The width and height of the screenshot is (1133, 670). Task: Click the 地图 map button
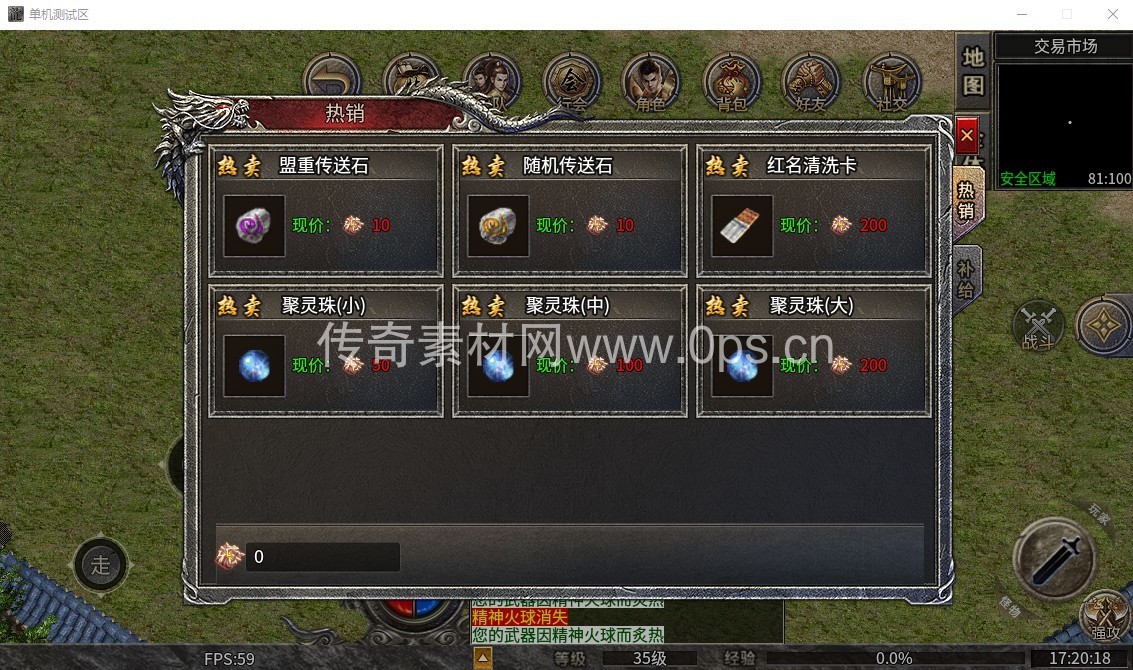973,70
